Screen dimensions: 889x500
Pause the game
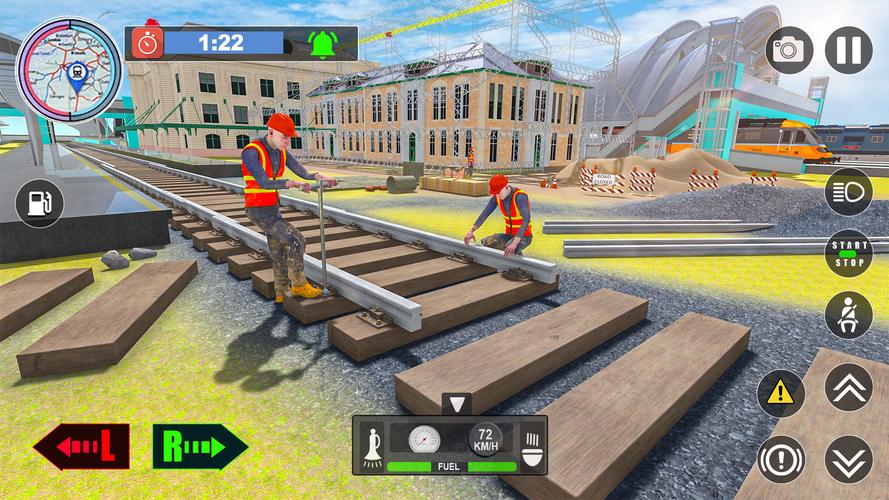coord(848,50)
